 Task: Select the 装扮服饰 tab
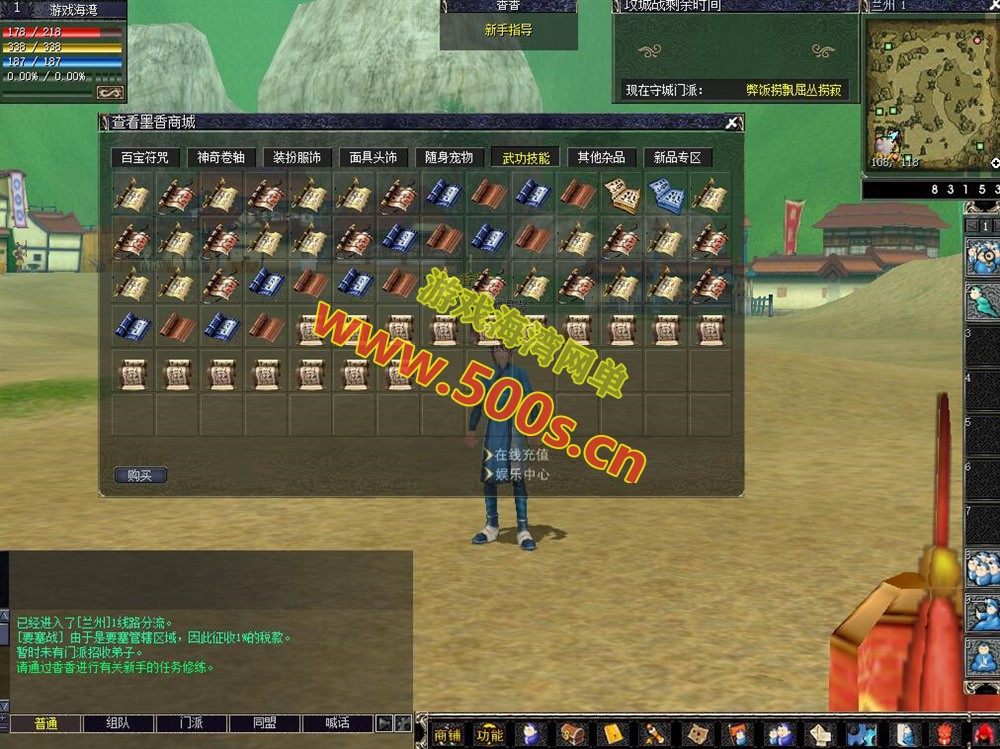pyautogui.click(x=297, y=157)
